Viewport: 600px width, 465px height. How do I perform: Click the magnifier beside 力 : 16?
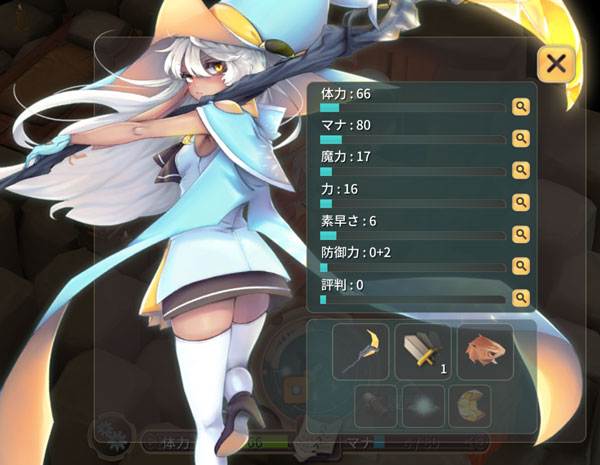tap(520, 201)
